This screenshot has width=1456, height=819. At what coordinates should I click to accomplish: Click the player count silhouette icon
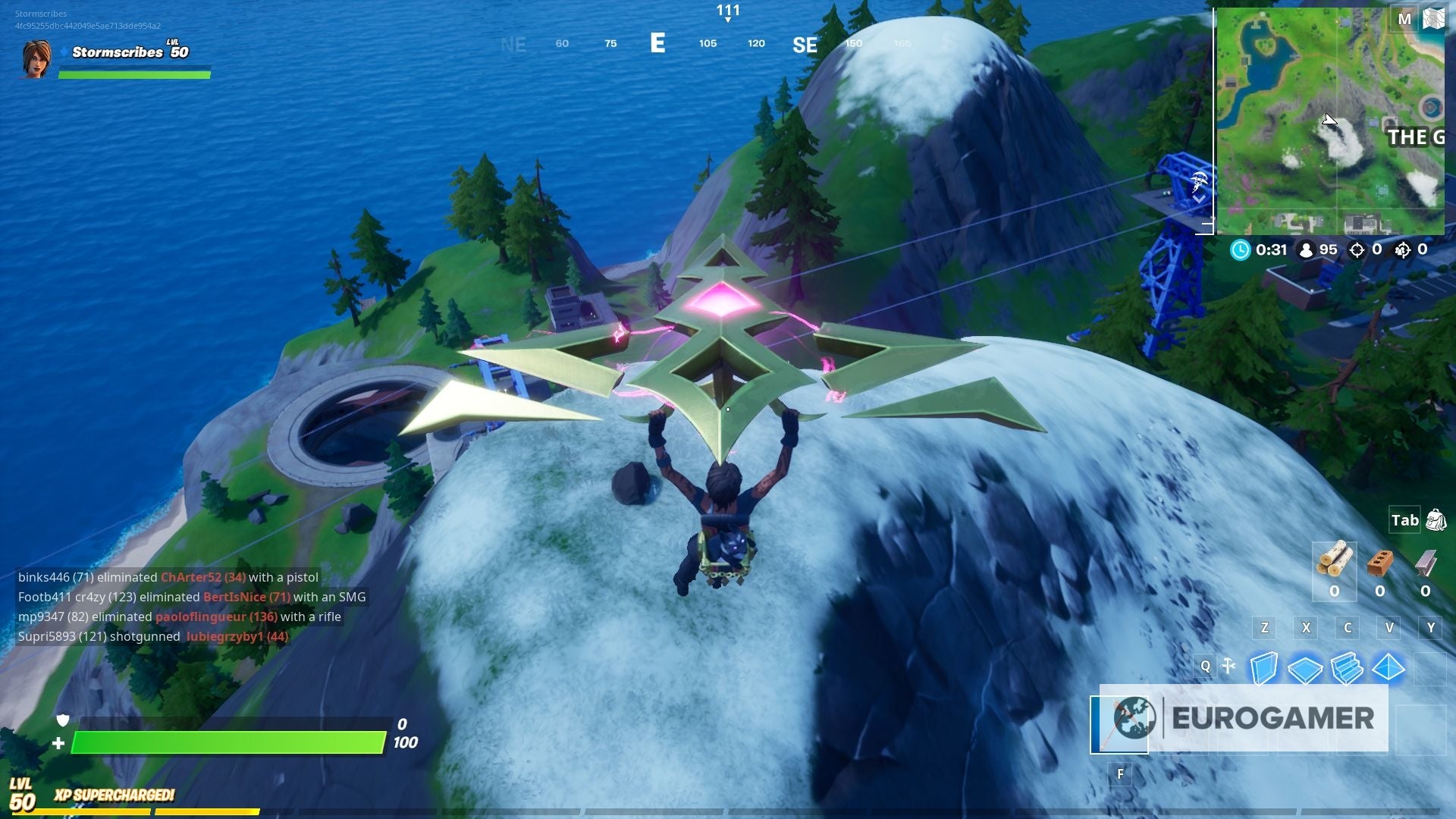1306,250
